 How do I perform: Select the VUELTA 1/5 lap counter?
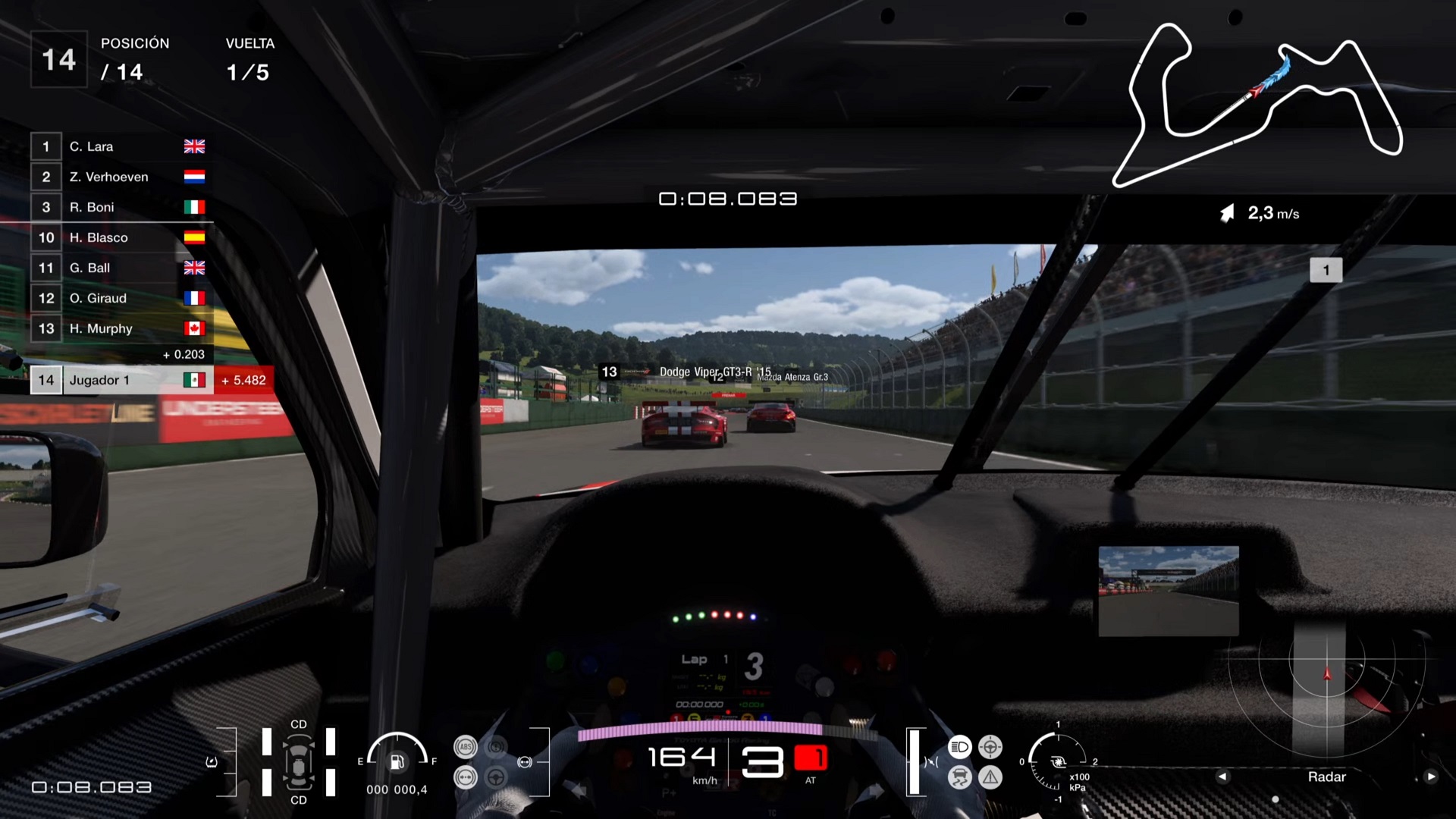(x=250, y=59)
